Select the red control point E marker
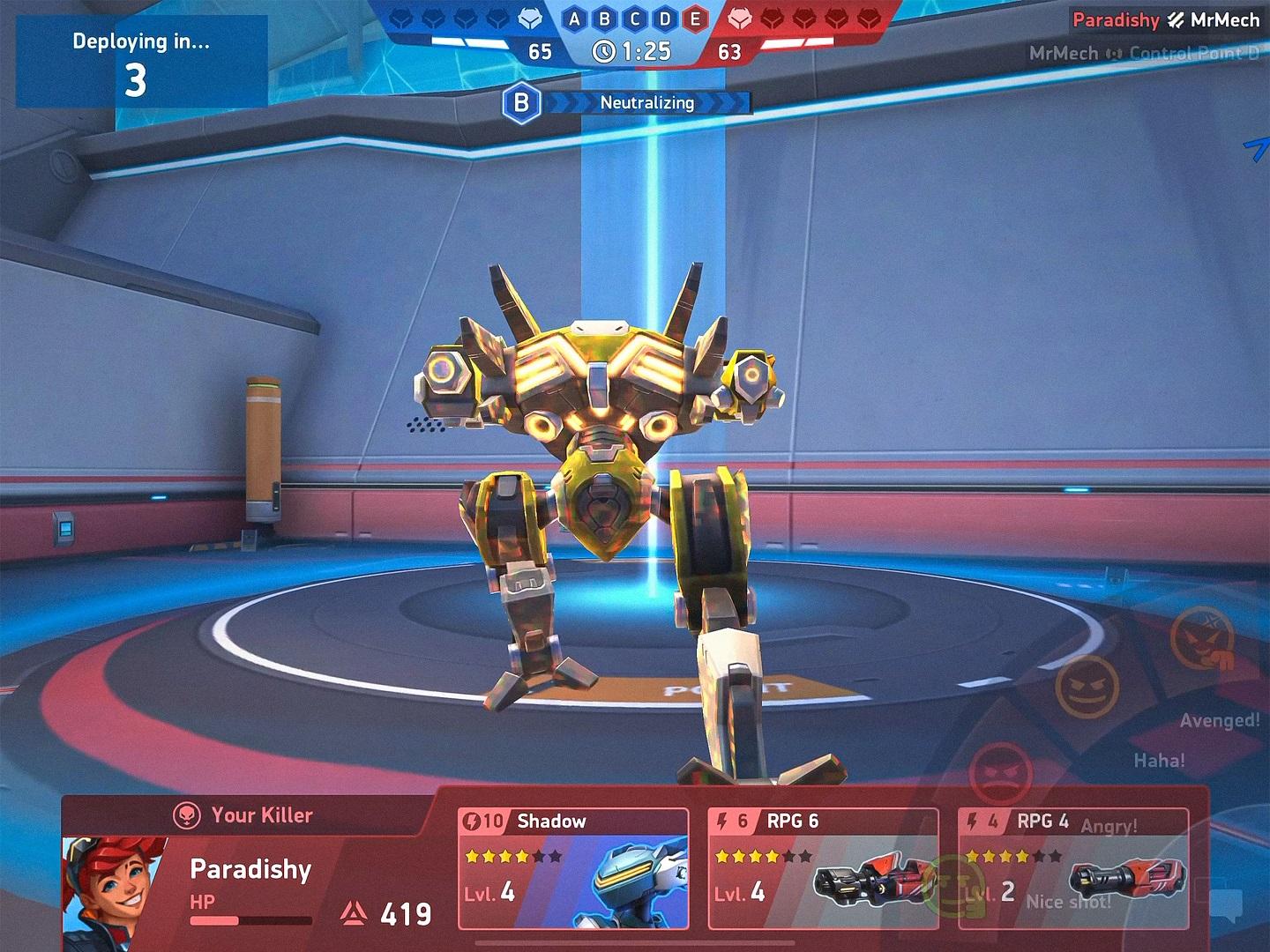The width and height of the screenshot is (1270, 952). click(x=696, y=19)
